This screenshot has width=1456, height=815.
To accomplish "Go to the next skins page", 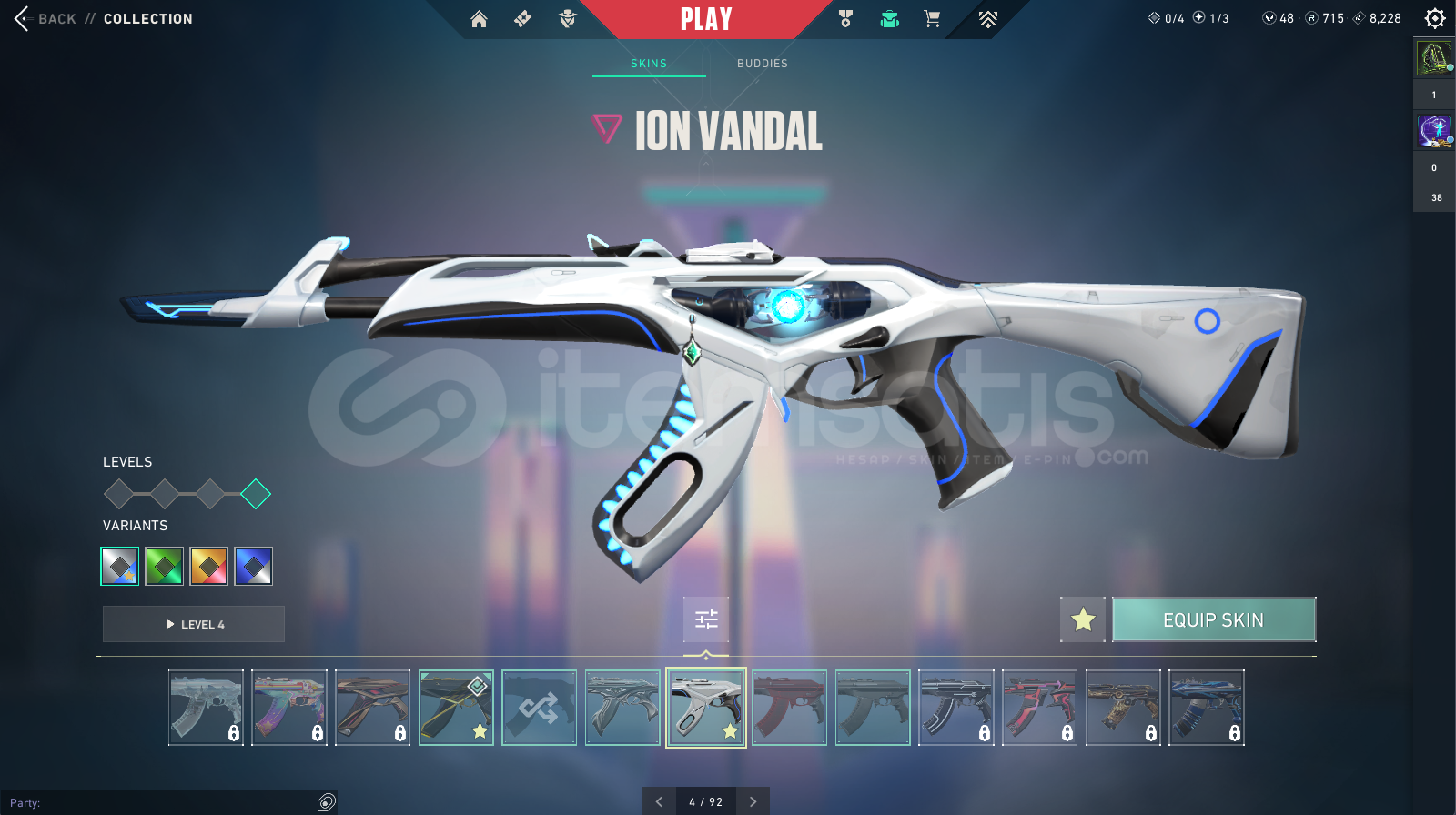I will coord(753,801).
